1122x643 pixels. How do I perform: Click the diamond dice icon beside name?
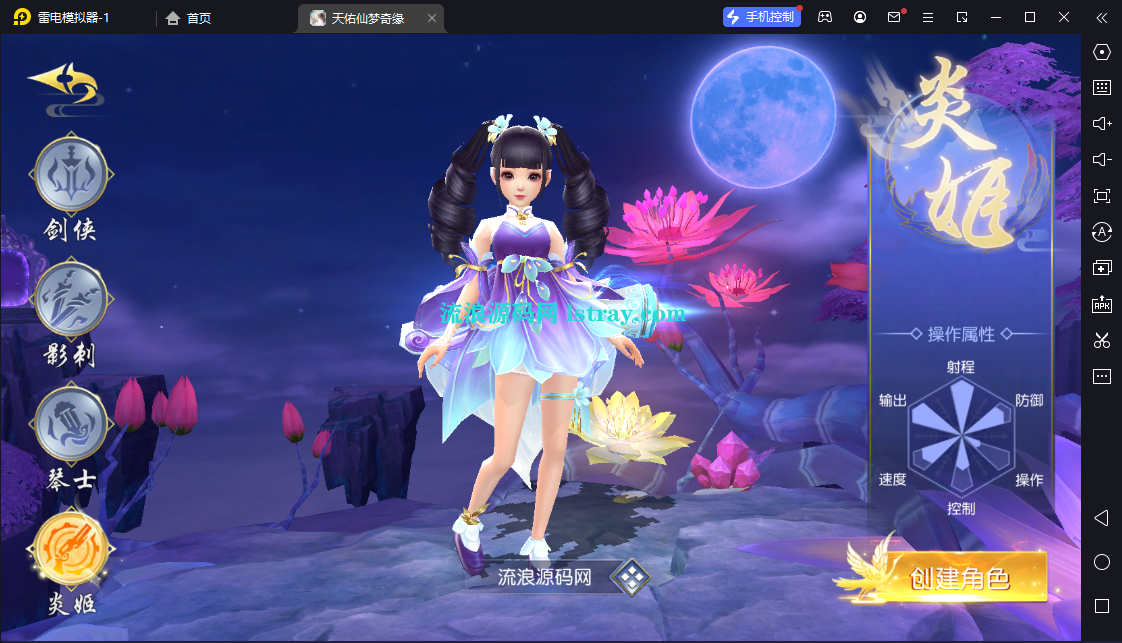click(631, 576)
